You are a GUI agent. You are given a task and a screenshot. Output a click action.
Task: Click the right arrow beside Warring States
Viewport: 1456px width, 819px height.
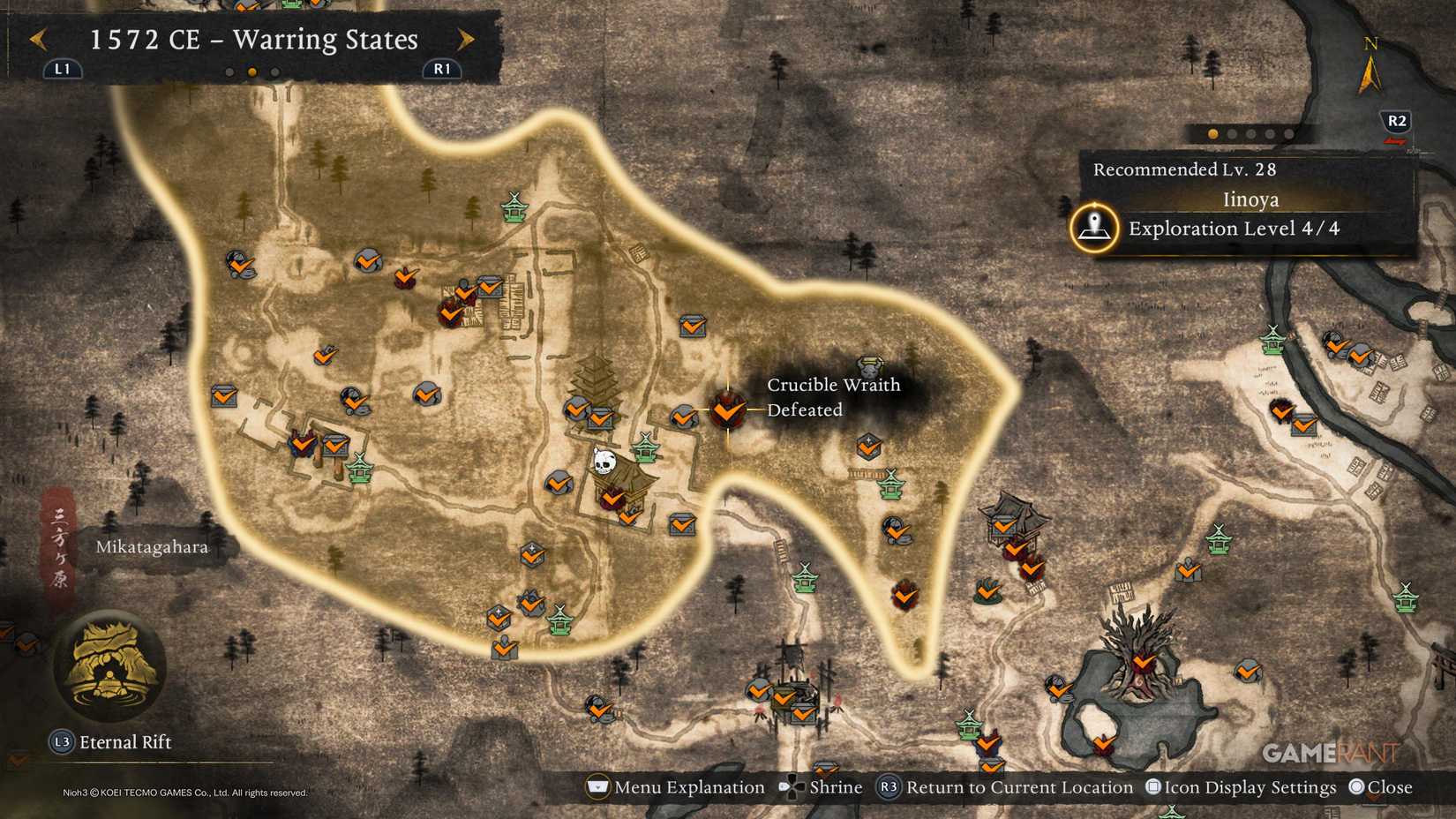pos(467,40)
